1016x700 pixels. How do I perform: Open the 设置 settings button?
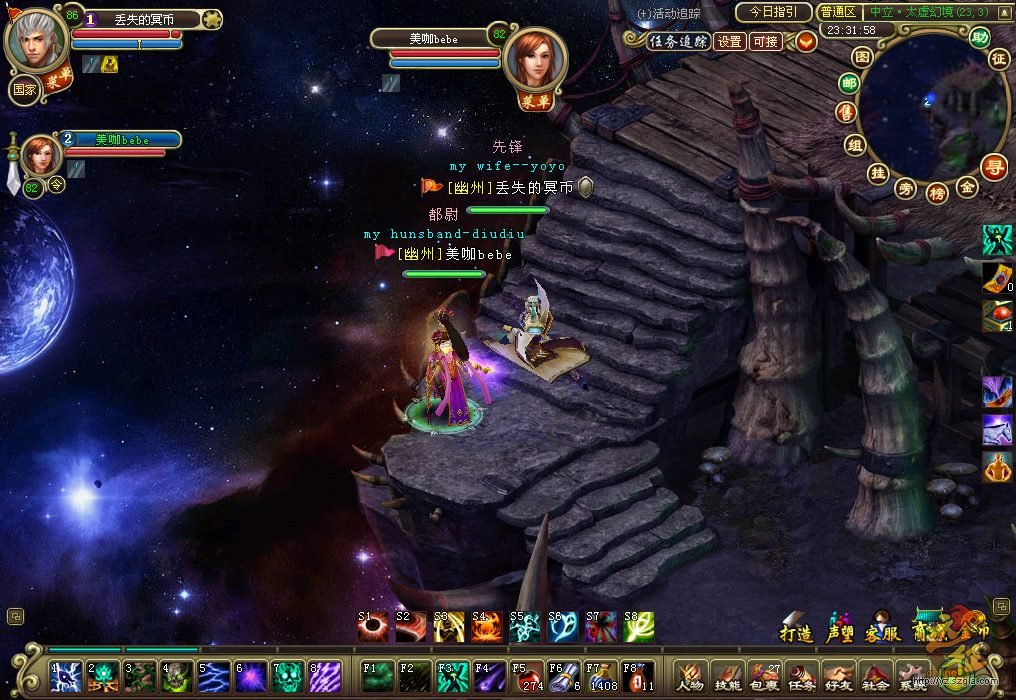pyautogui.click(x=730, y=41)
